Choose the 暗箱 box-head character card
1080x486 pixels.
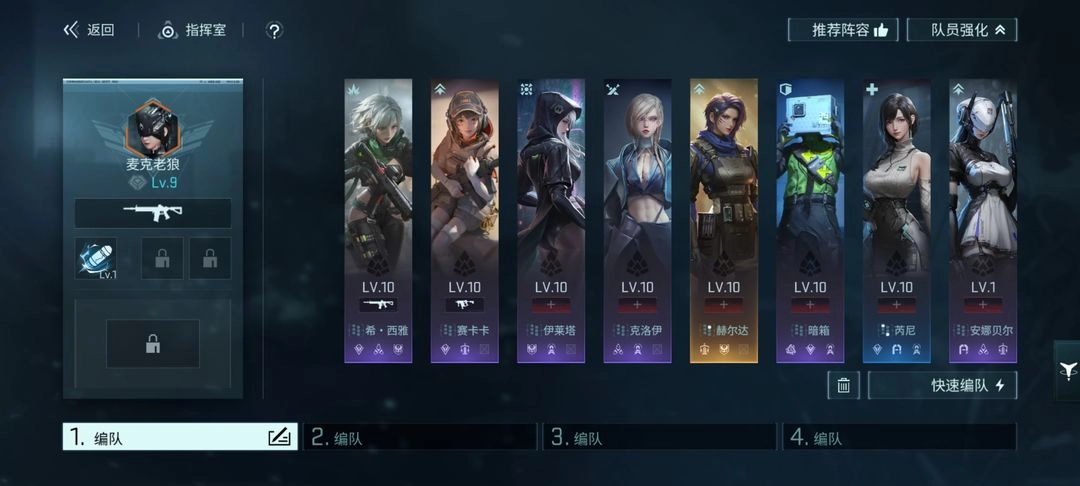click(x=810, y=220)
